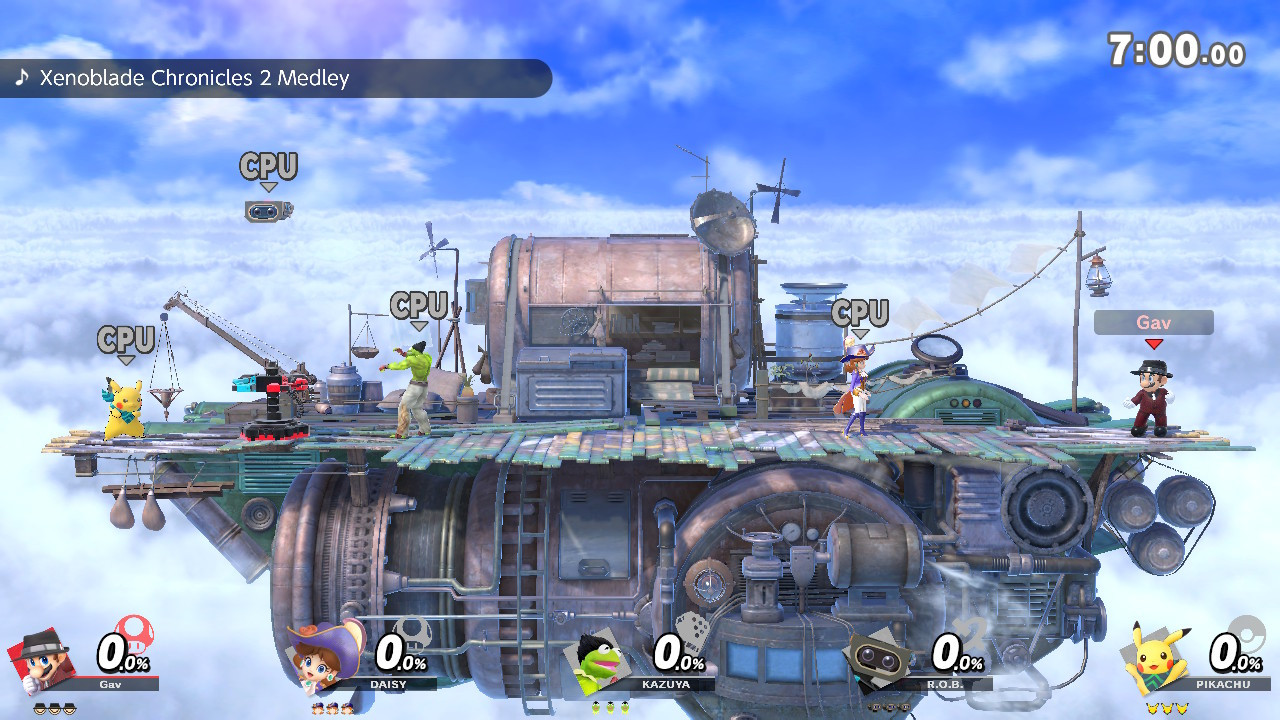The height and width of the screenshot is (720, 1280).
Task: Click the Gav name plate above Mario
Action: [x=1154, y=322]
